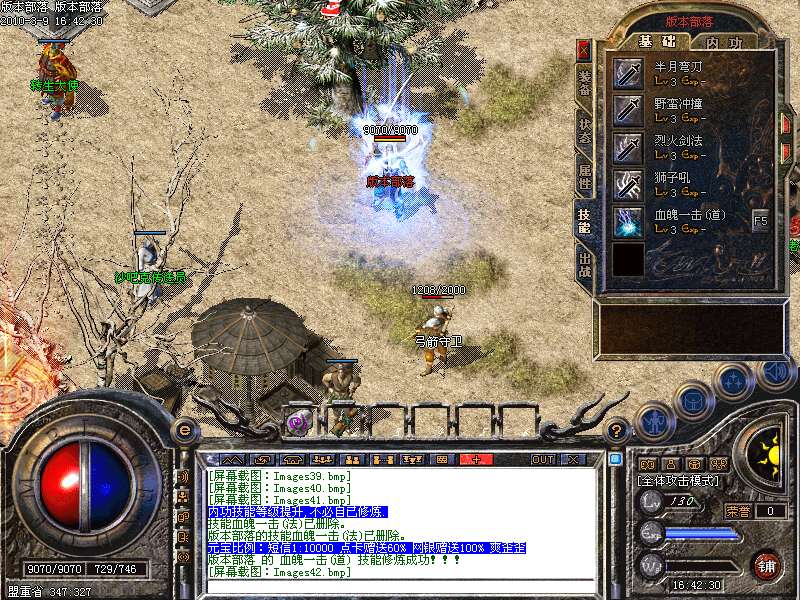The width and height of the screenshot is (800, 600).
Task: Switch to the 出战 side tab
Action: pyautogui.click(x=584, y=265)
